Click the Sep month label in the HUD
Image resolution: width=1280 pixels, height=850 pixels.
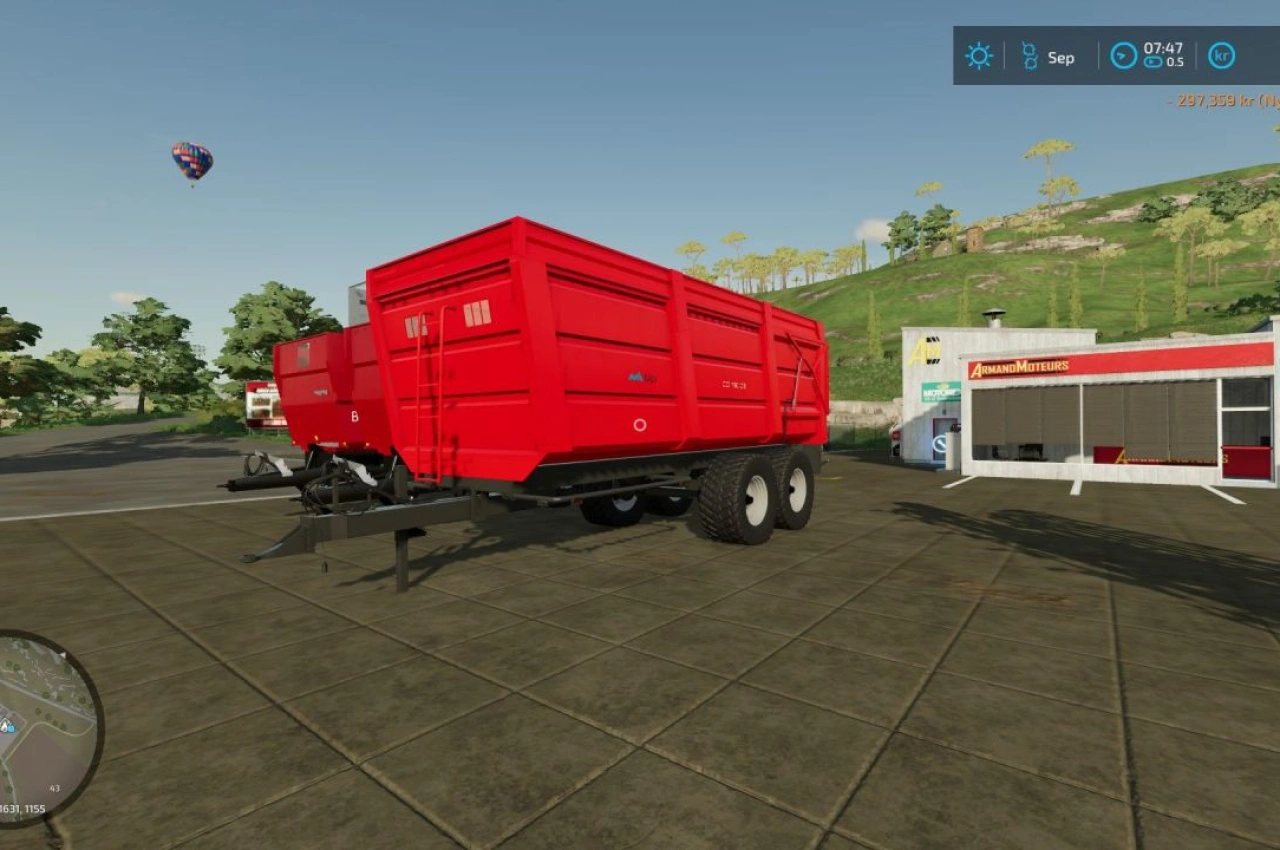tap(1061, 56)
